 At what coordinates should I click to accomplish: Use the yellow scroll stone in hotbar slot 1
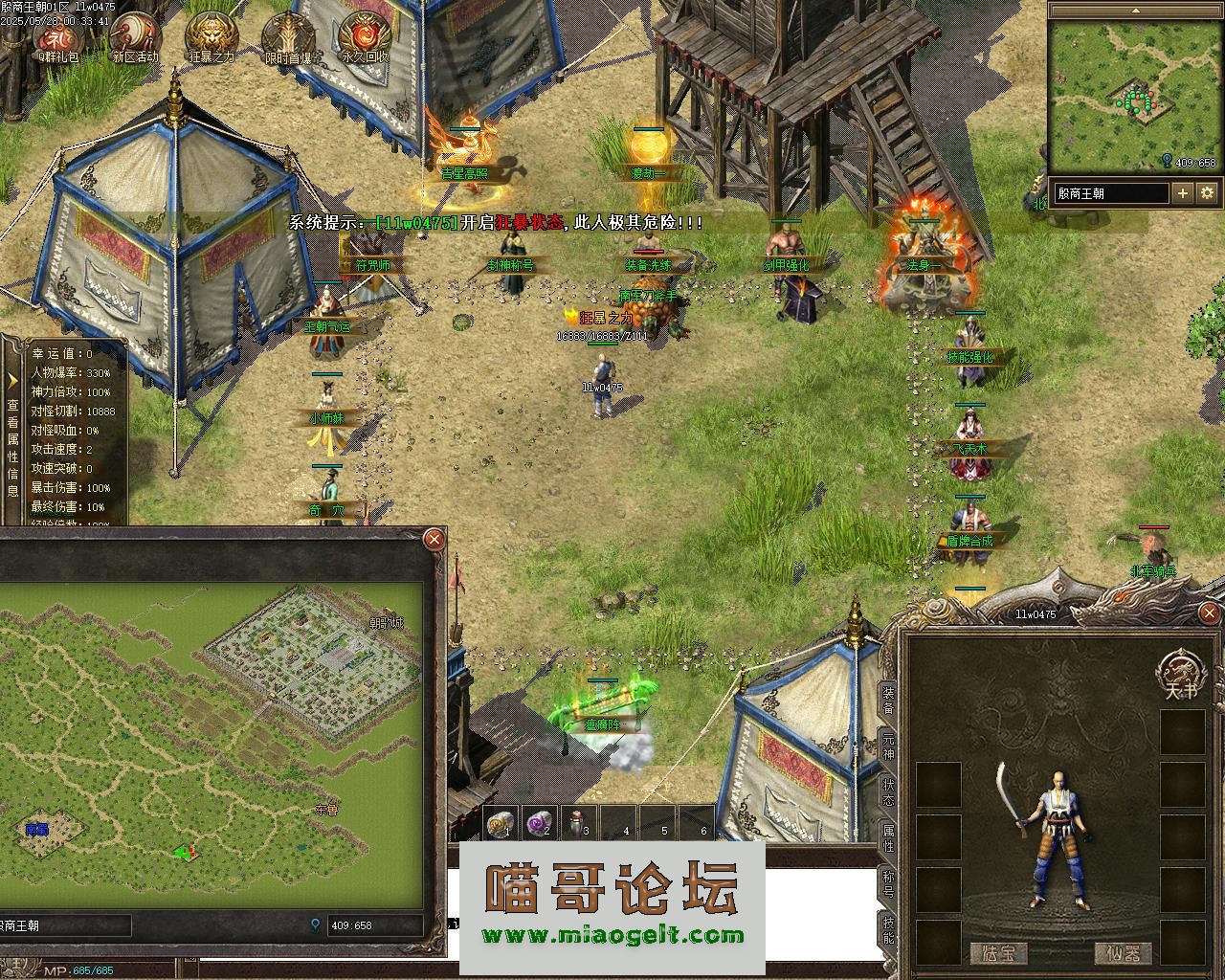500,823
